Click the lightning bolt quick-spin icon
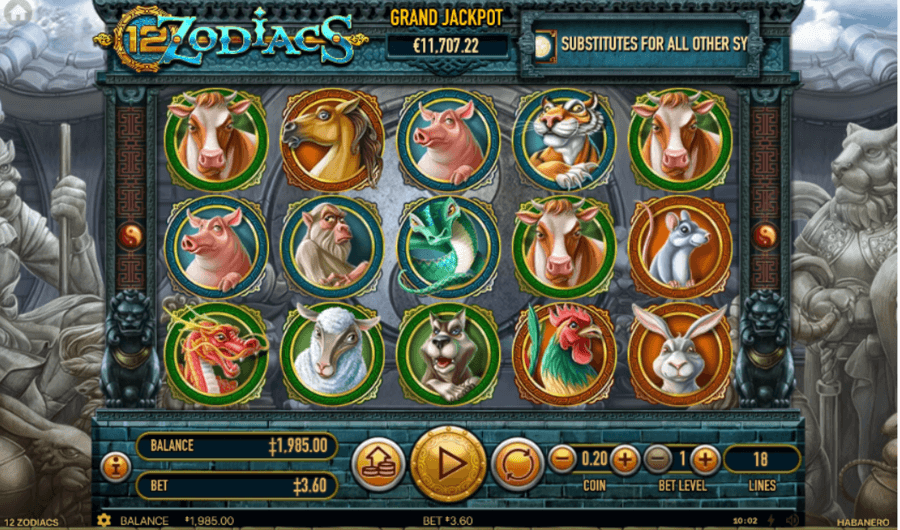The height and width of the screenshot is (530, 900). pyautogui.click(x=773, y=521)
